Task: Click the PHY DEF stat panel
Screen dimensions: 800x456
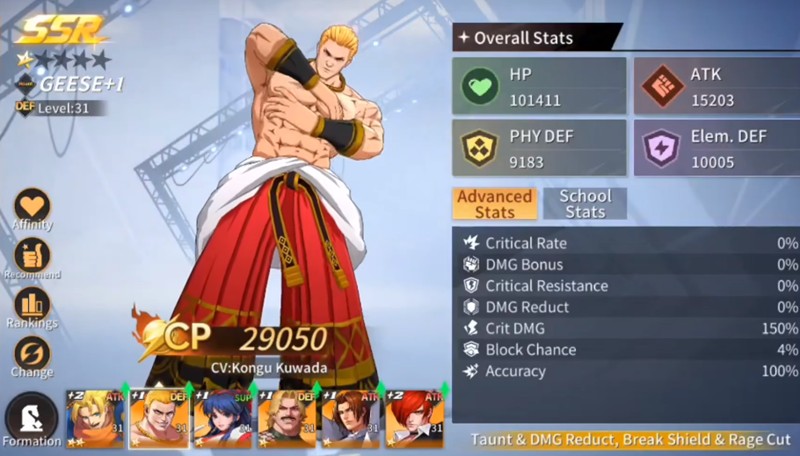Action: (539, 147)
